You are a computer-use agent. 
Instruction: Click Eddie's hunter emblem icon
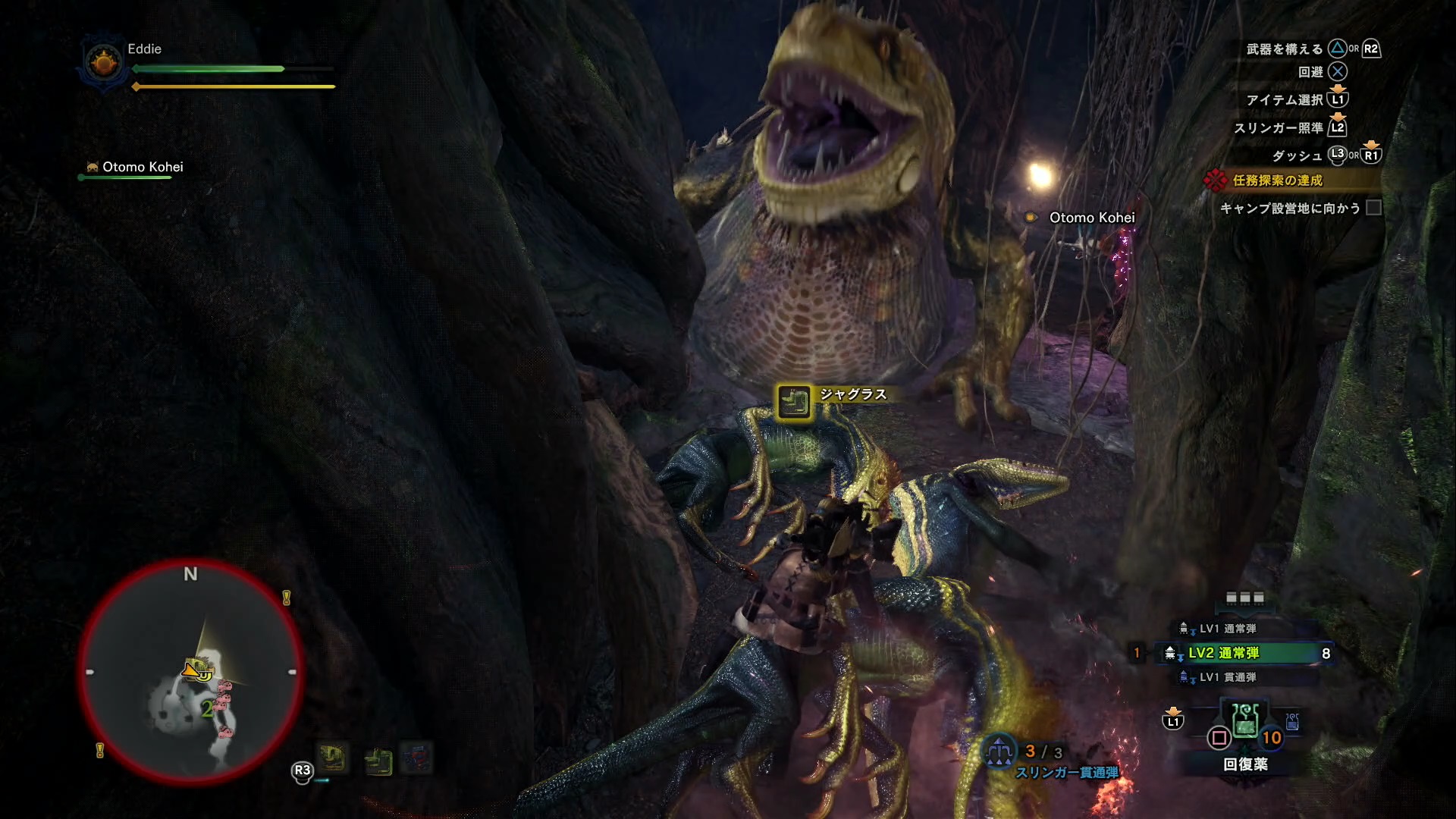pos(104,63)
